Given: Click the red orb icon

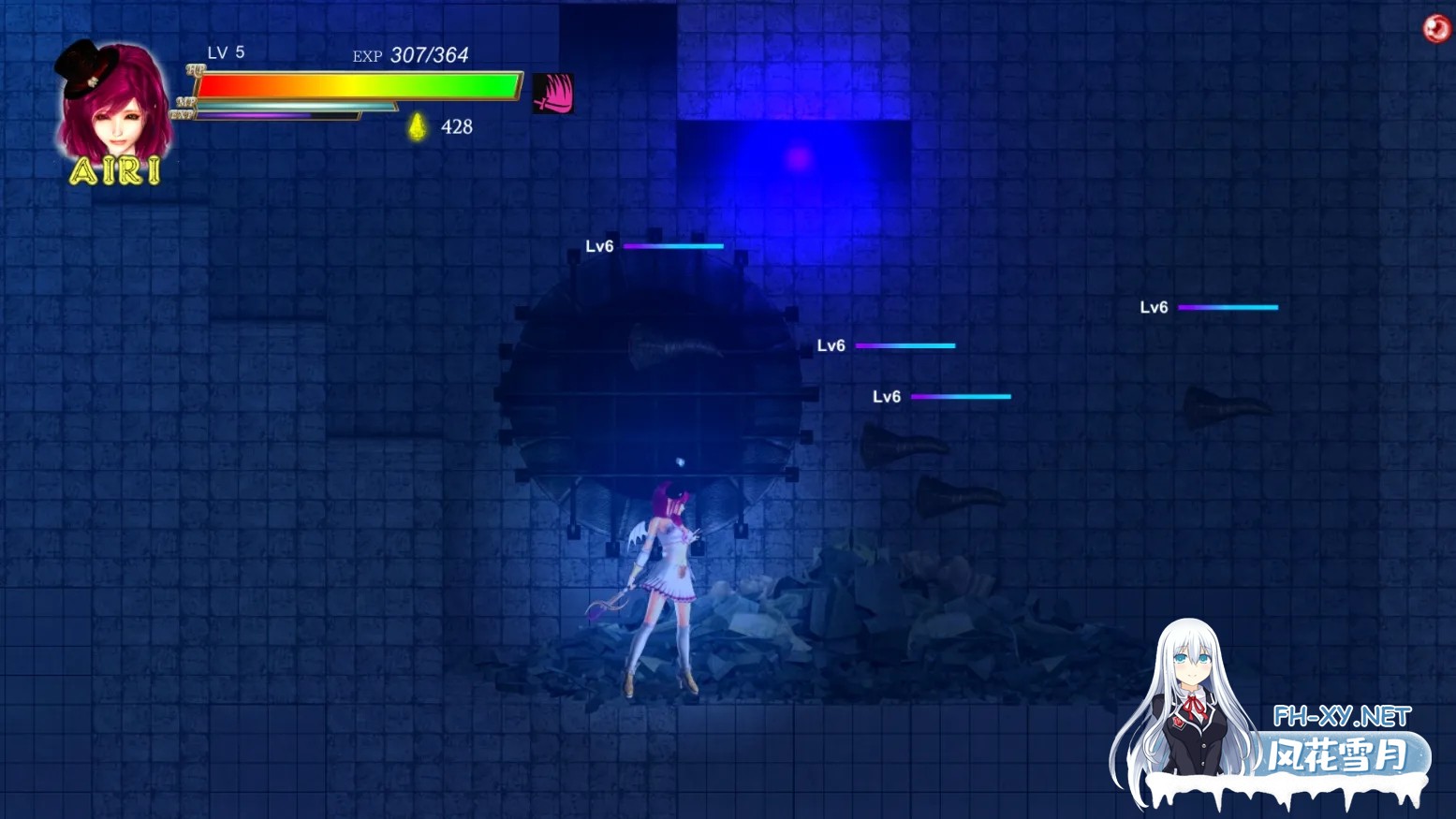Looking at the screenshot, I should tap(1436, 29).
